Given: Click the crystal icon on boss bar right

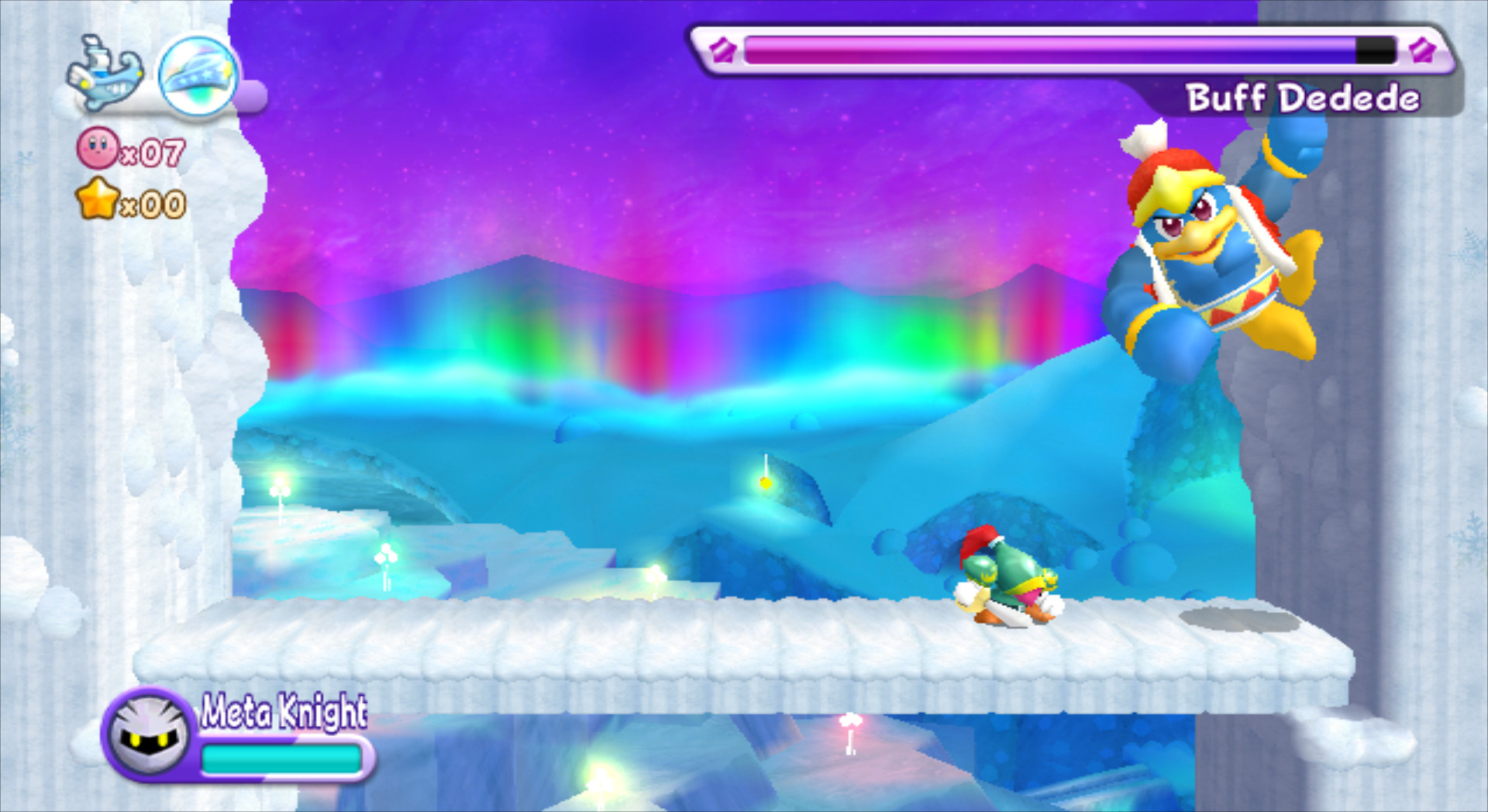Looking at the screenshot, I should [1421, 50].
